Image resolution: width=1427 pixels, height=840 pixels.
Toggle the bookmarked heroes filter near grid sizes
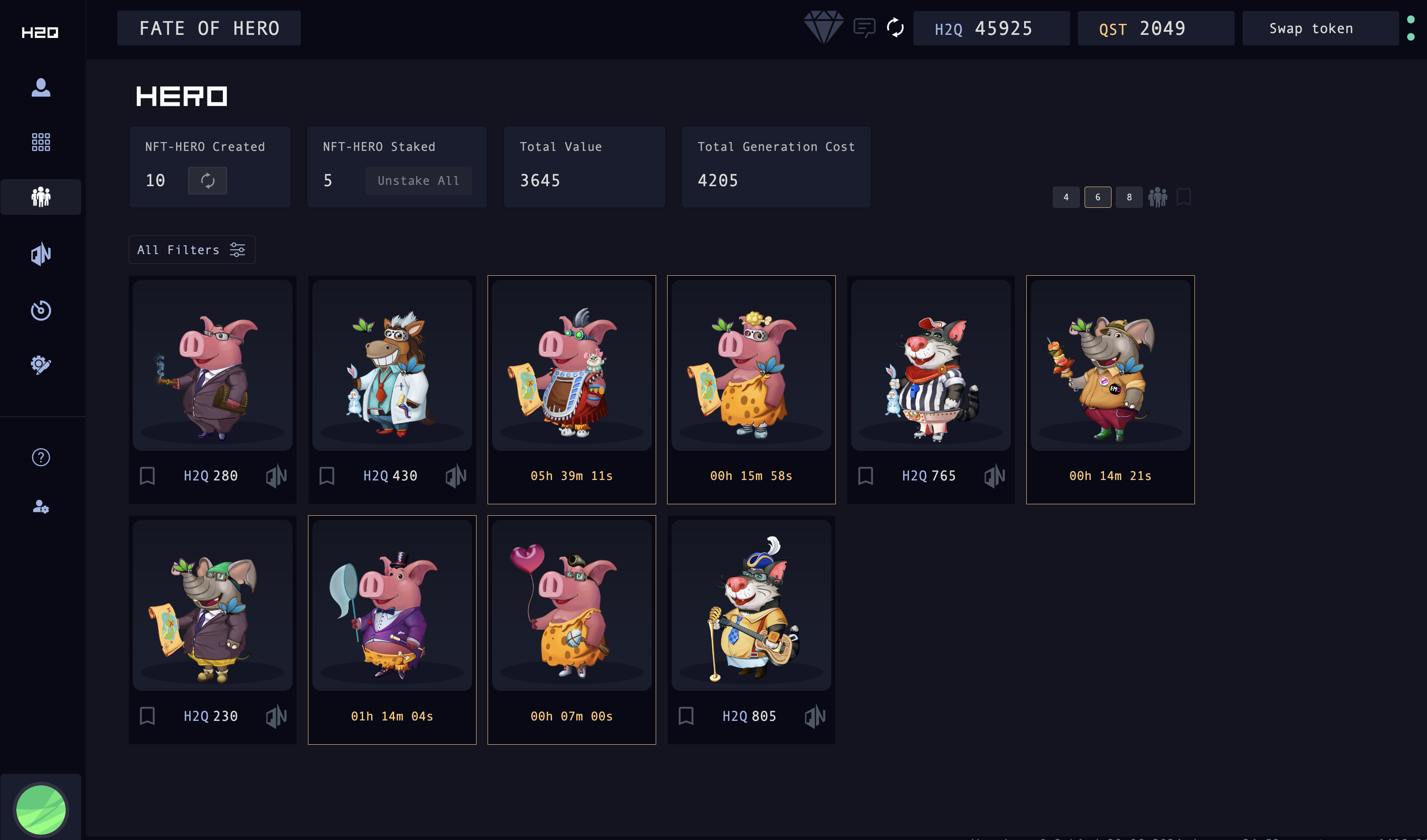(x=1183, y=197)
